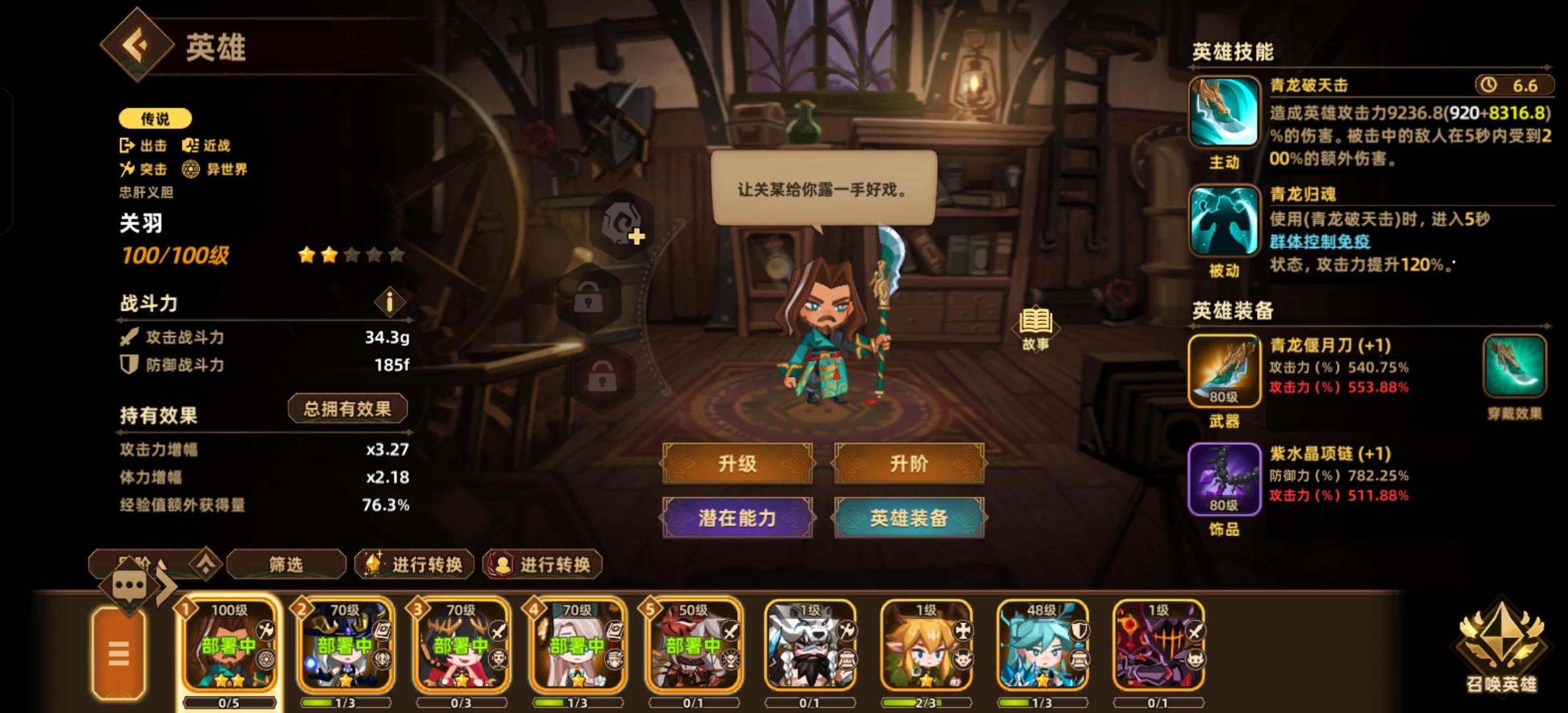The width and height of the screenshot is (1568, 713).
Task: Open the 青龙破天击 active skill icon
Action: (x=1224, y=112)
